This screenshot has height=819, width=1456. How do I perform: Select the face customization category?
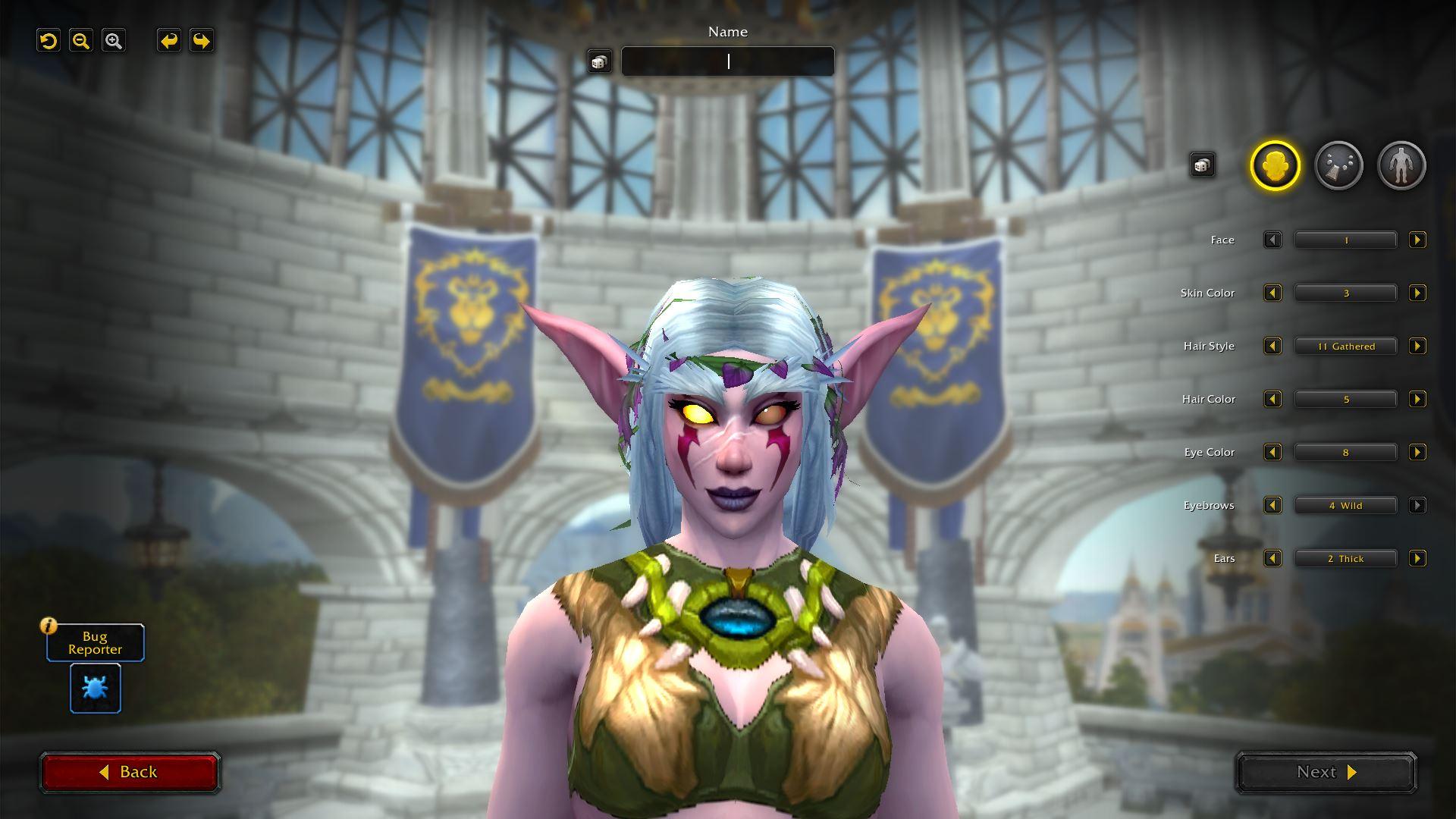pyautogui.click(x=1275, y=165)
